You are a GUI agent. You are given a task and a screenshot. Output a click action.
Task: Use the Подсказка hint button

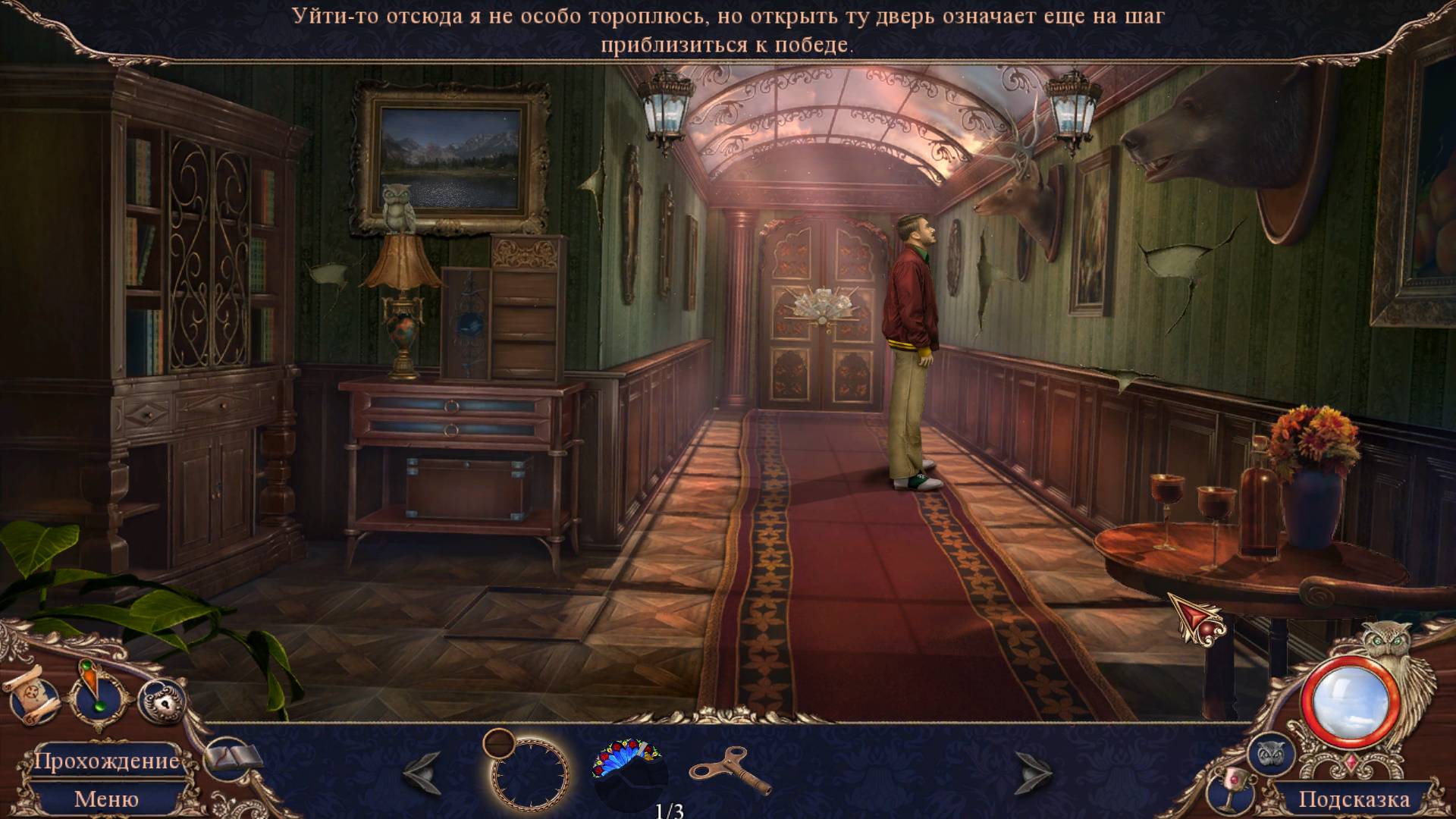[x=1354, y=799]
